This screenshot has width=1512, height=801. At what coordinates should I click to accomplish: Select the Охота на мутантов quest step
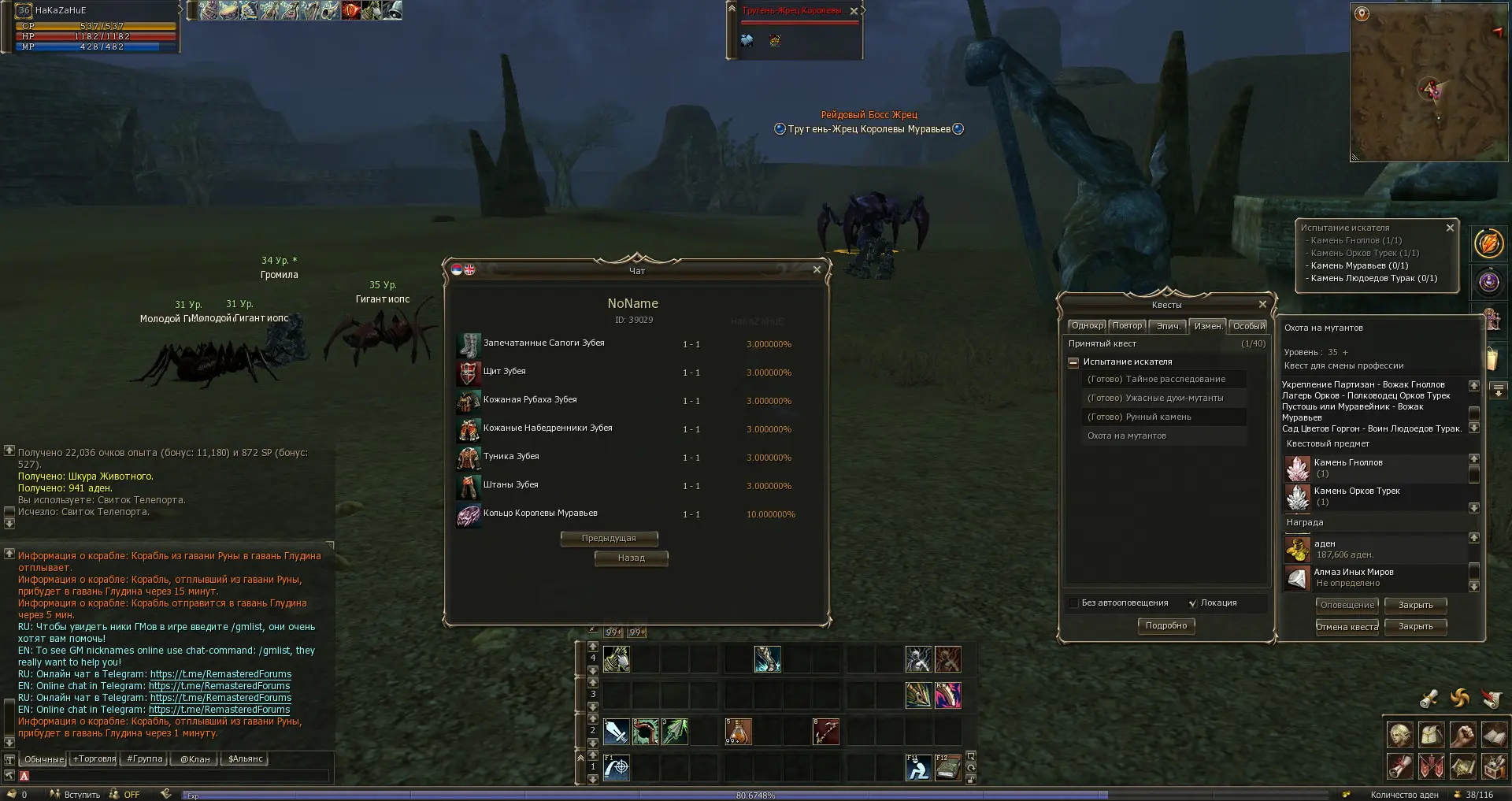pyautogui.click(x=1126, y=436)
